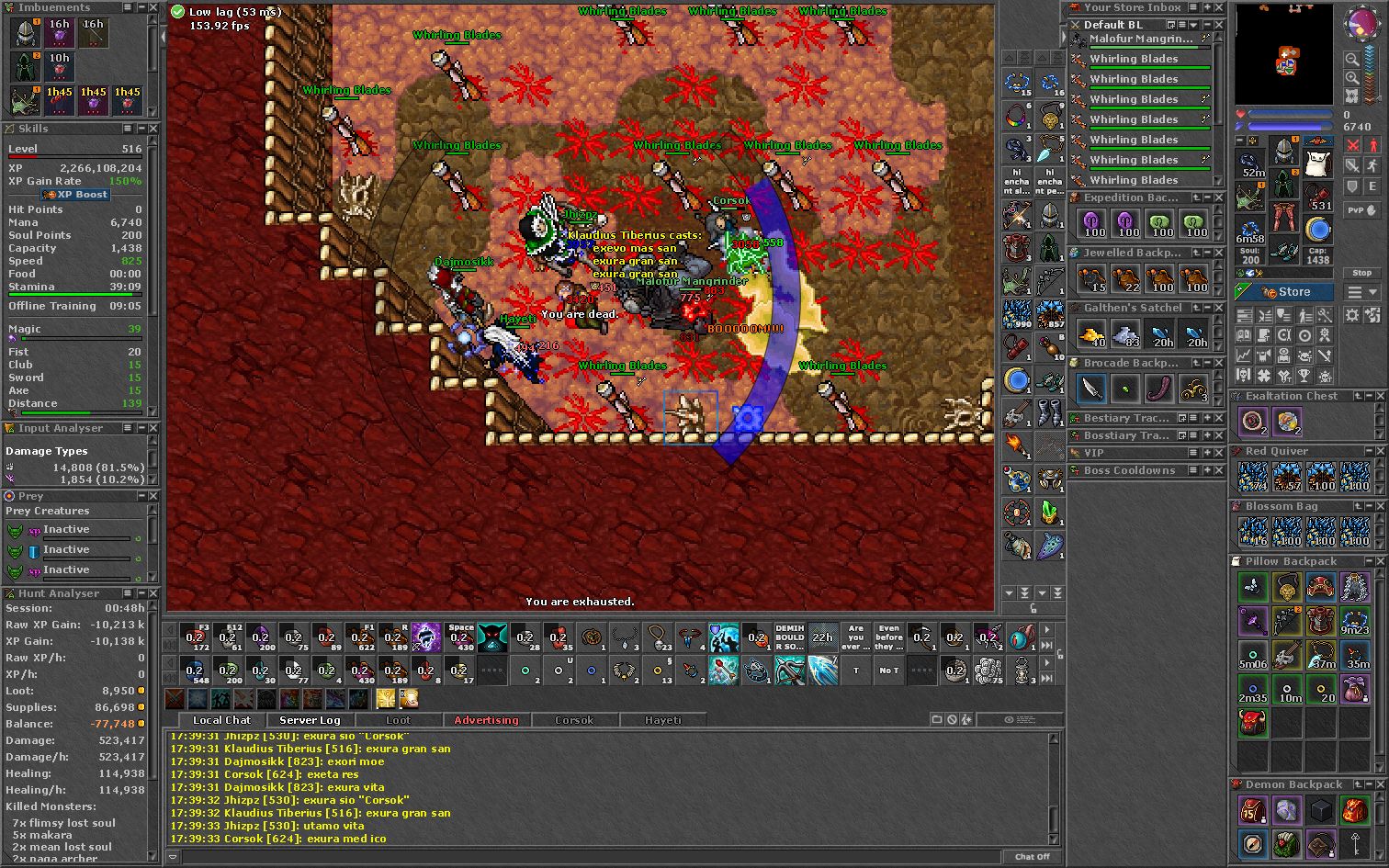Click the minimap display

[1283, 55]
